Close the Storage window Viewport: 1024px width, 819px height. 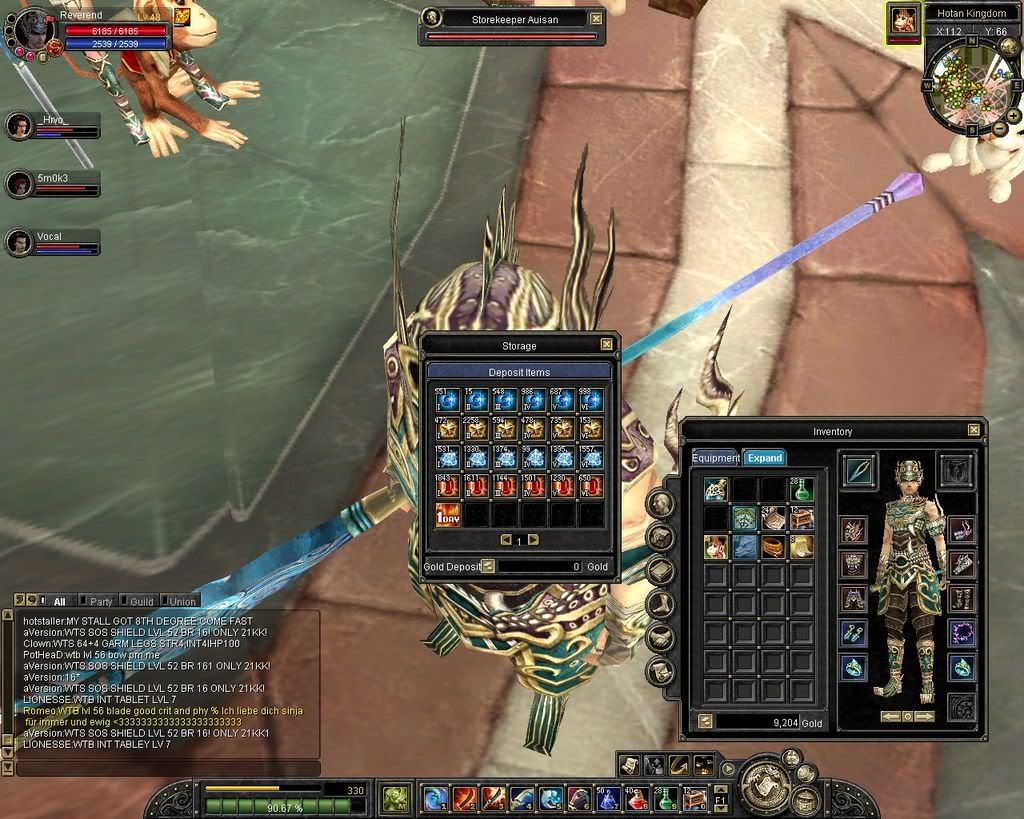tap(606, 345)
